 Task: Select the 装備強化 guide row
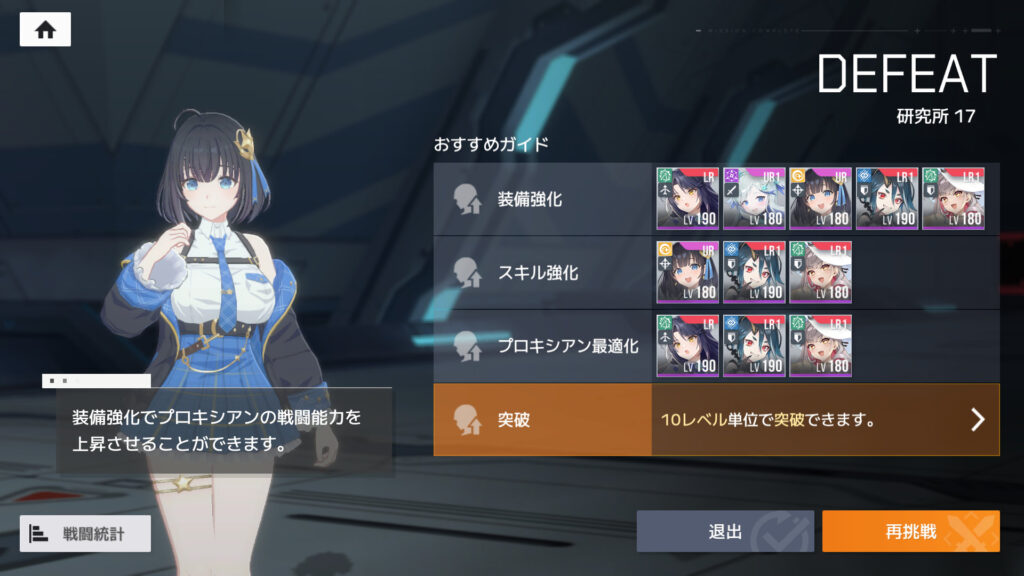543,199
